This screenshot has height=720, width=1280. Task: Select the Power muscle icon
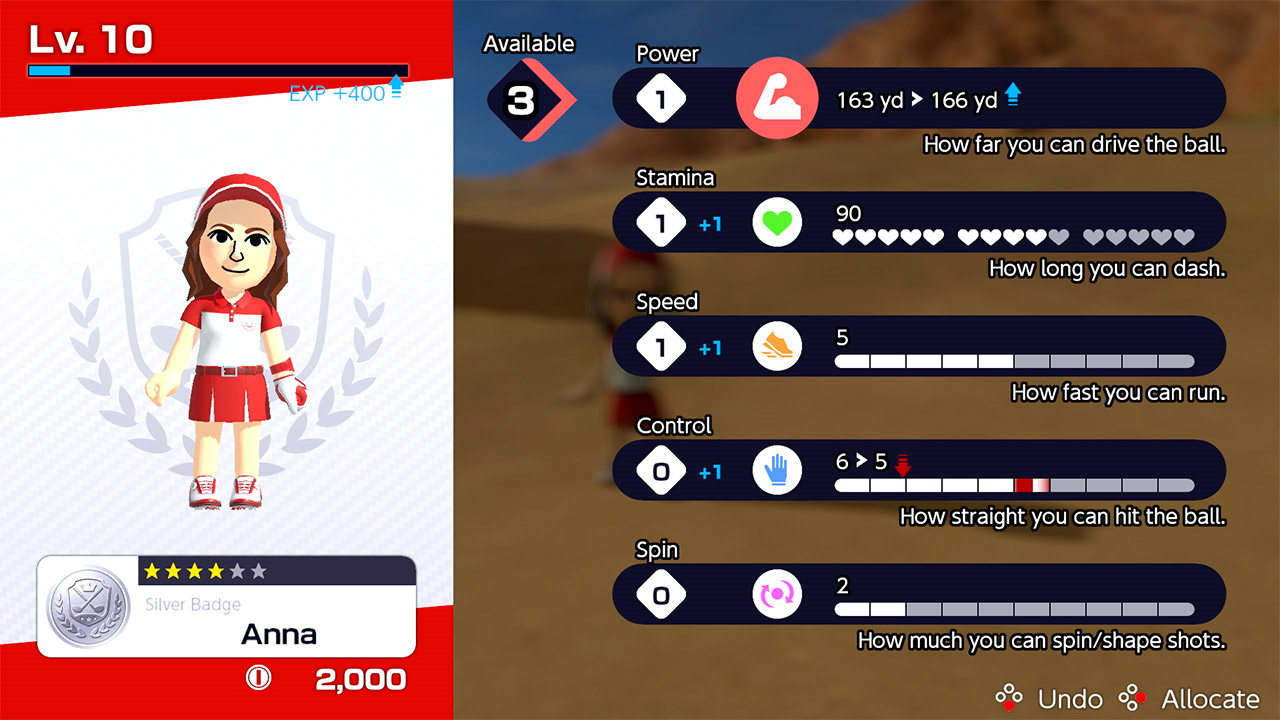777,97
